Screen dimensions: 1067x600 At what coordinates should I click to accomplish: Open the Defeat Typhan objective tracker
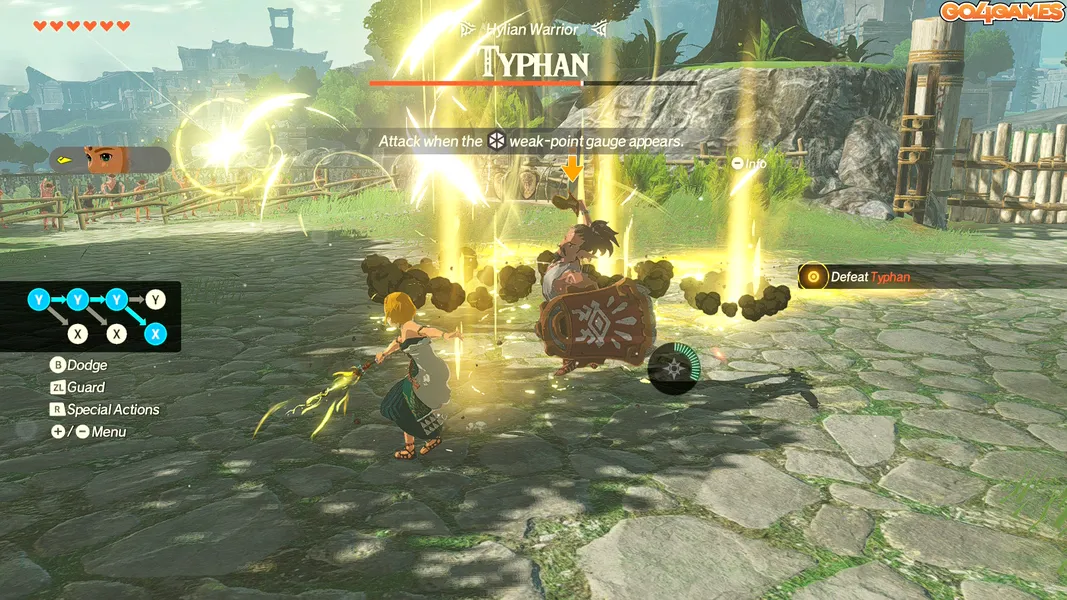click(860, 277)
